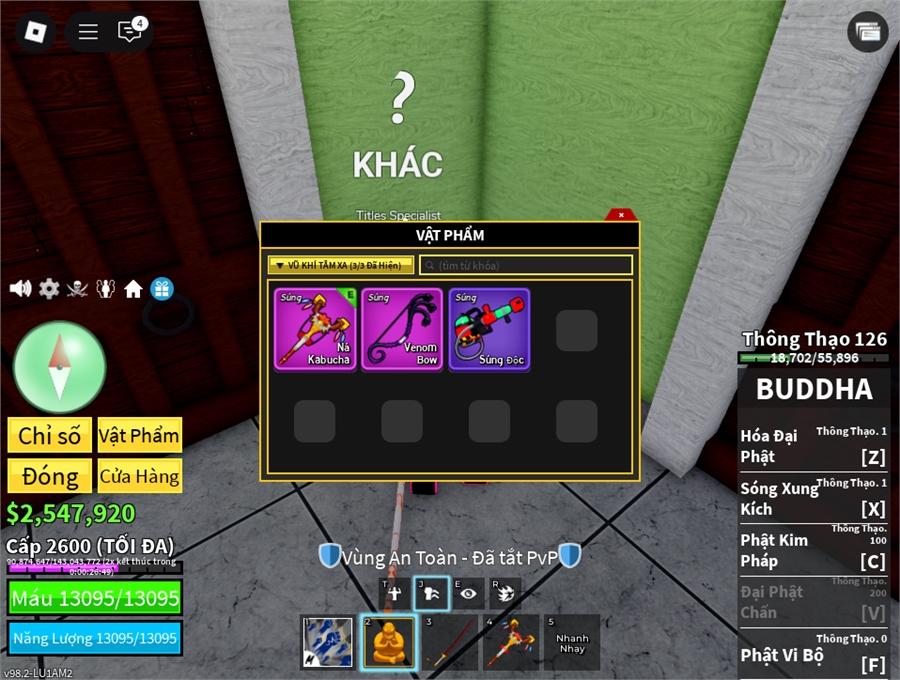900x680 pixels.
Task: Open the pirate skull crew icon
Action: click(x=77, y=289)
